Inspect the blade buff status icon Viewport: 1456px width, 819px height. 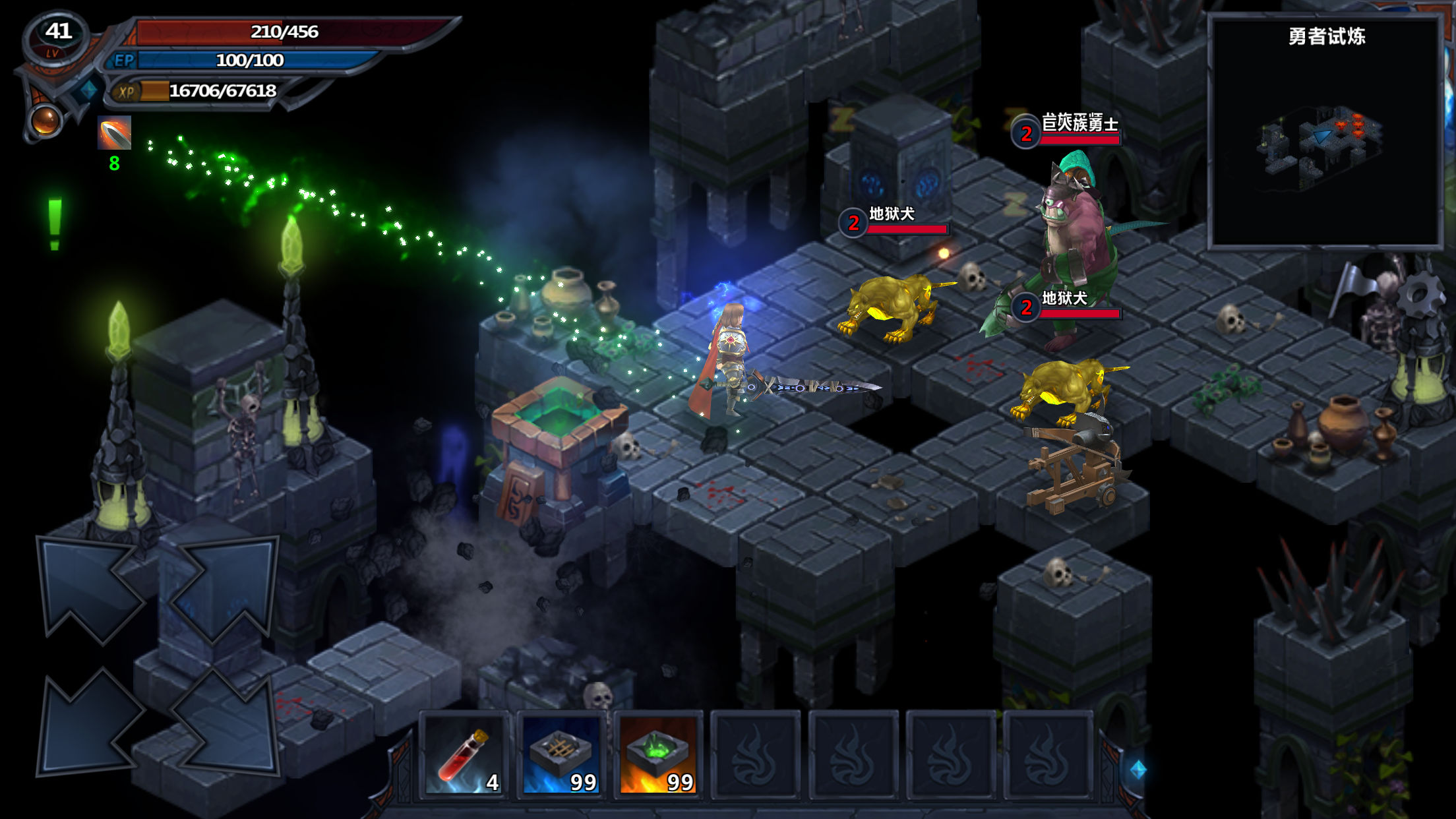(x=115, y=133)
